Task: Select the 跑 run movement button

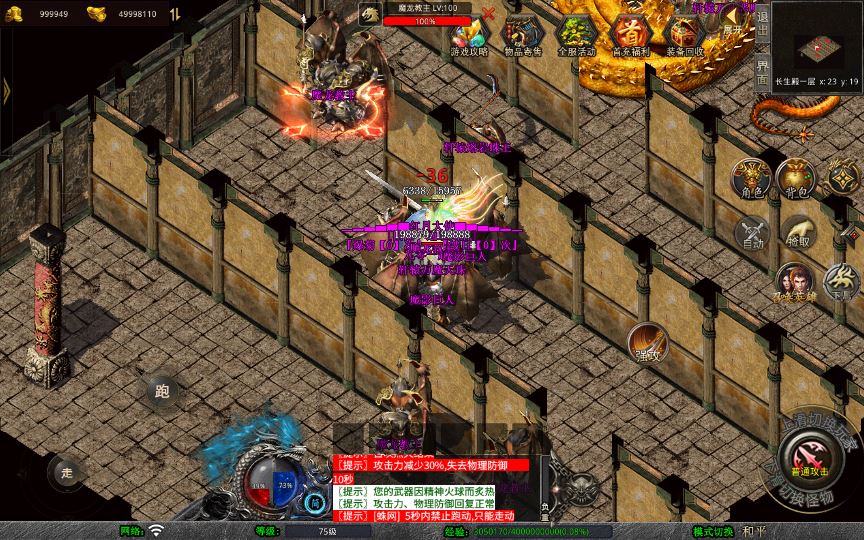Action: (163, 392)
